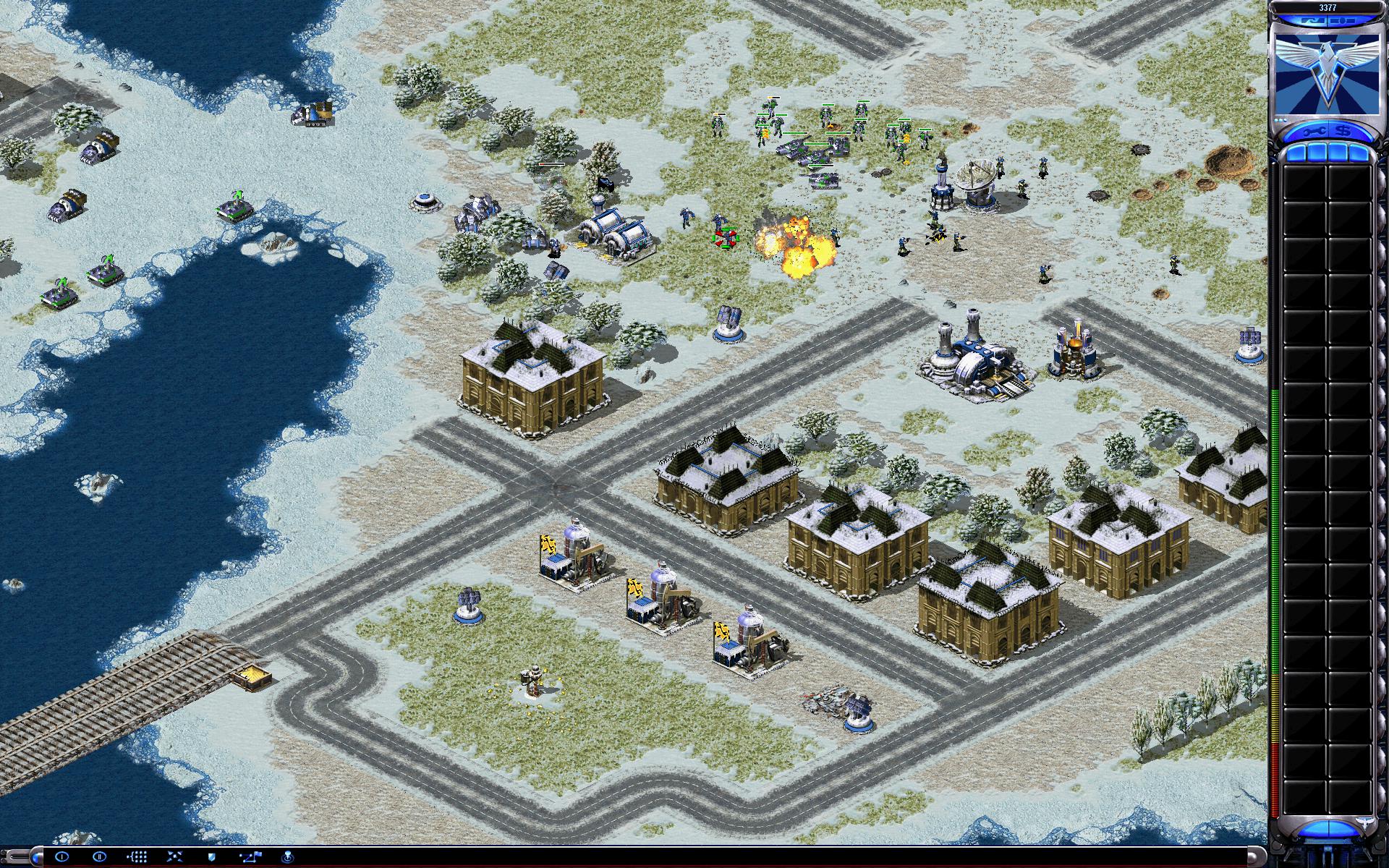The height and width of the screenshot is (868, 1389).
Task: Place a beacon with the beacon icon
Action: tap(287, 856)
